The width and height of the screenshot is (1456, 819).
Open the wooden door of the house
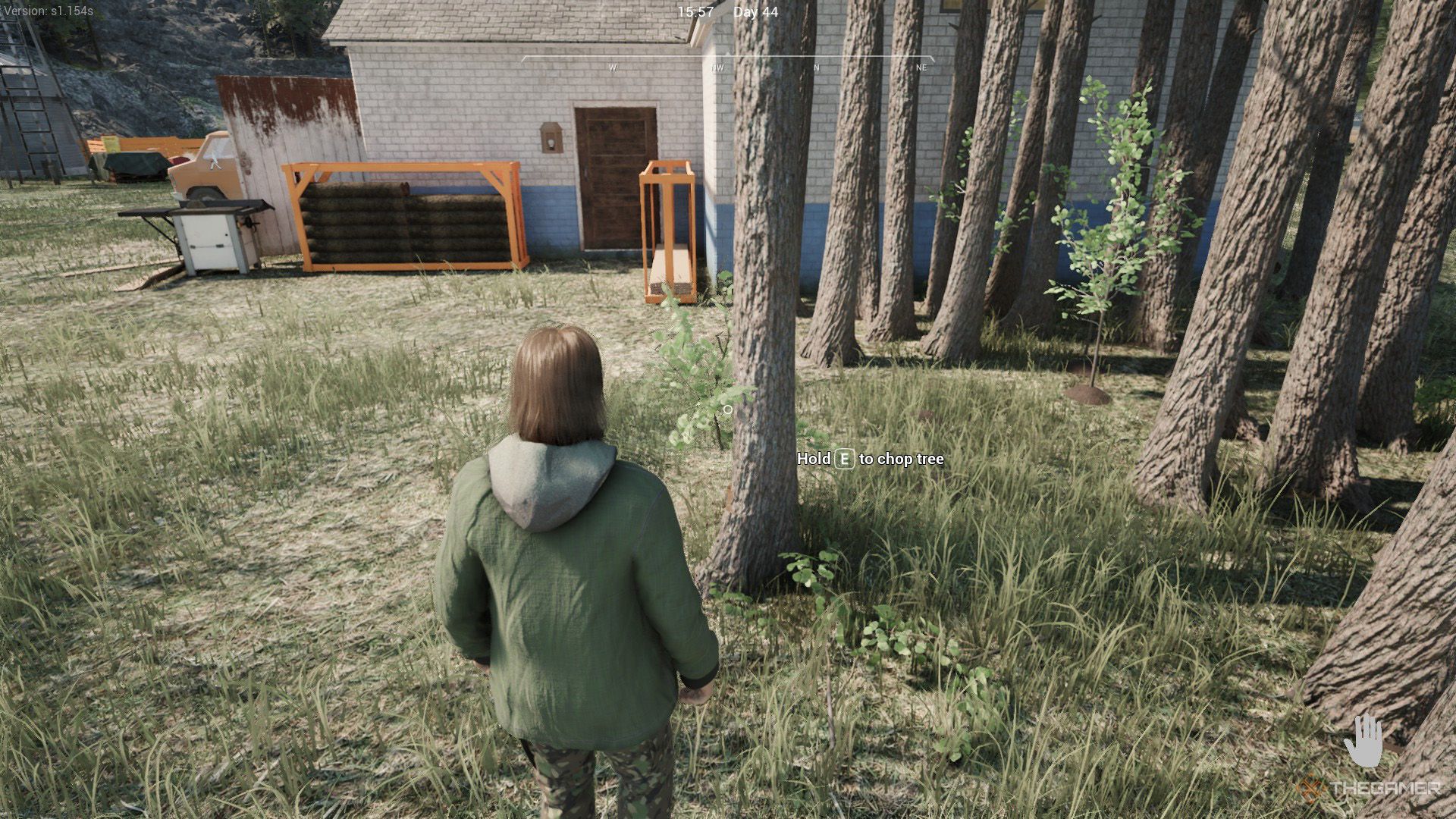614,178
